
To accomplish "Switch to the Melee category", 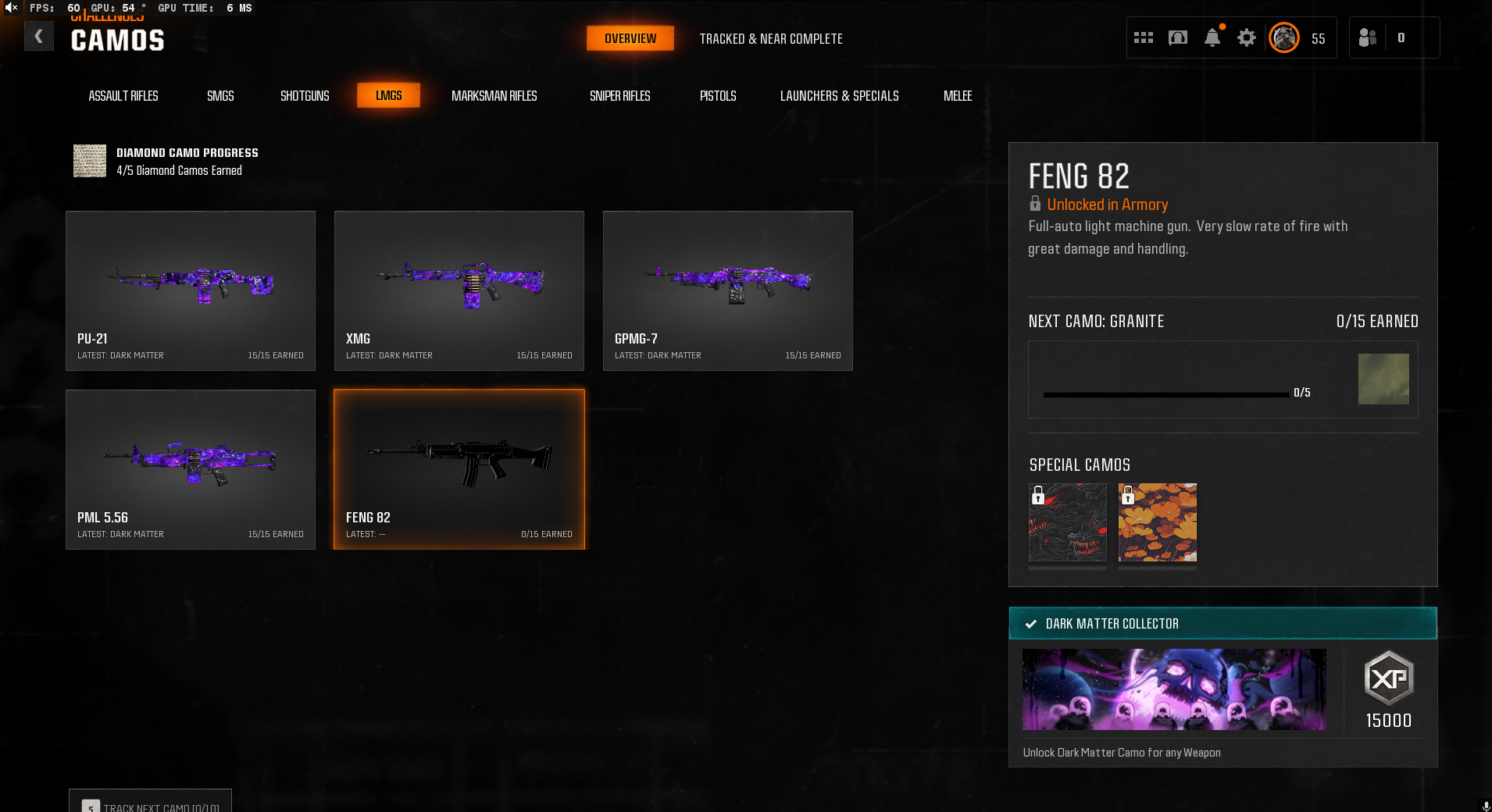I will point(957,96).
